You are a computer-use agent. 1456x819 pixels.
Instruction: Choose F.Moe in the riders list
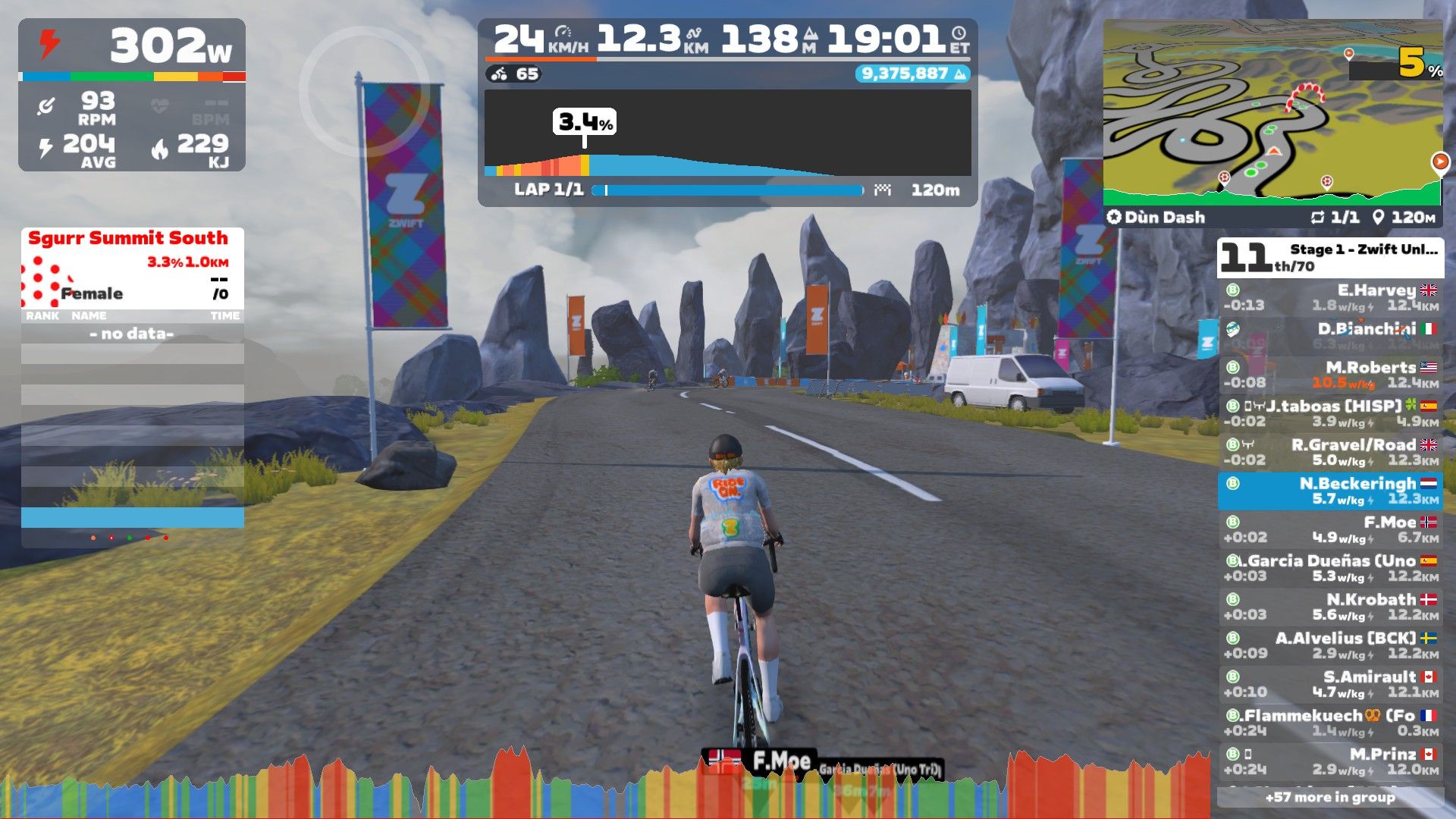[1331, 529]
